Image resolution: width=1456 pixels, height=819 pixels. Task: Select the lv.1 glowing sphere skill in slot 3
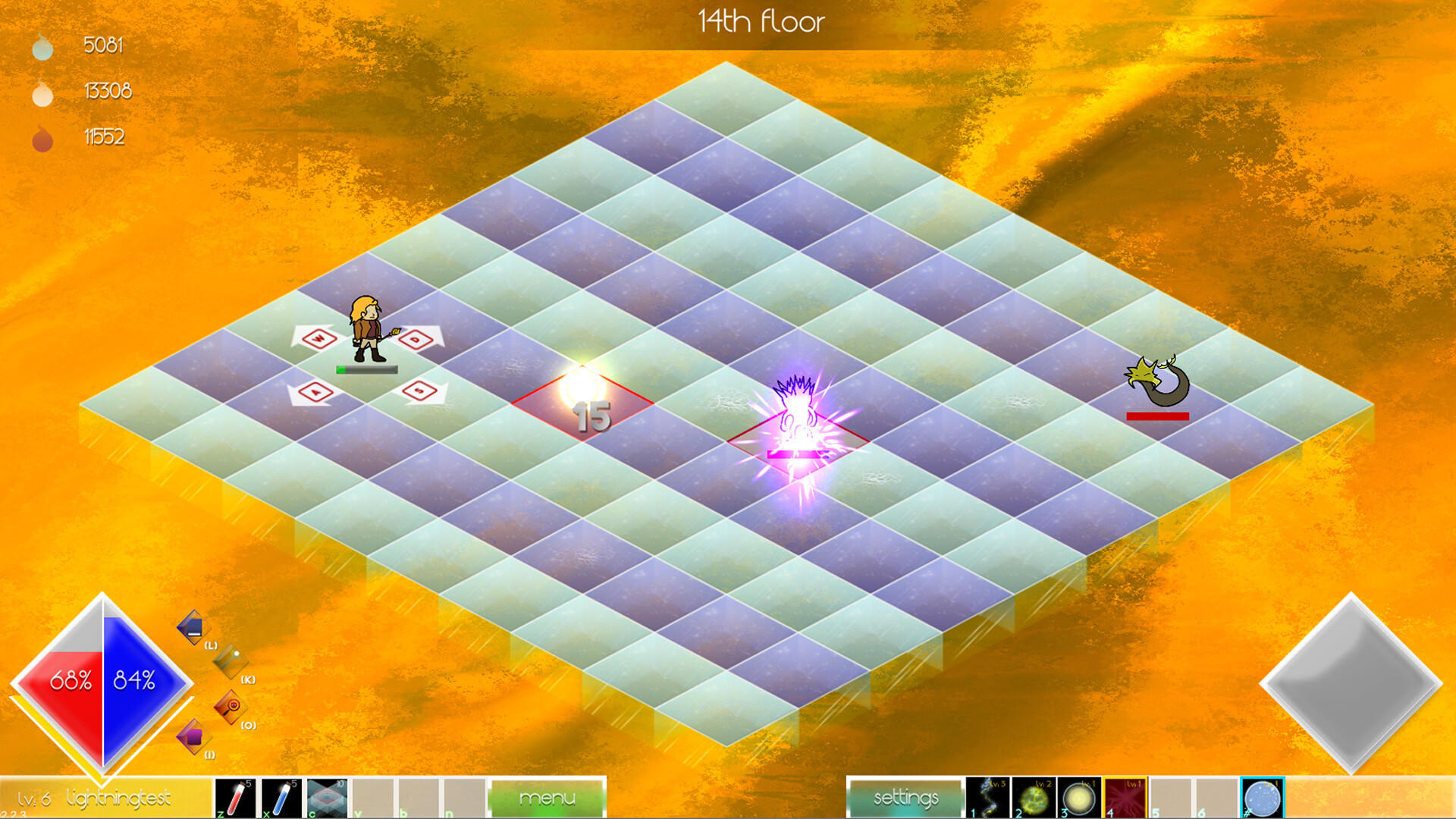point(1078,797)
